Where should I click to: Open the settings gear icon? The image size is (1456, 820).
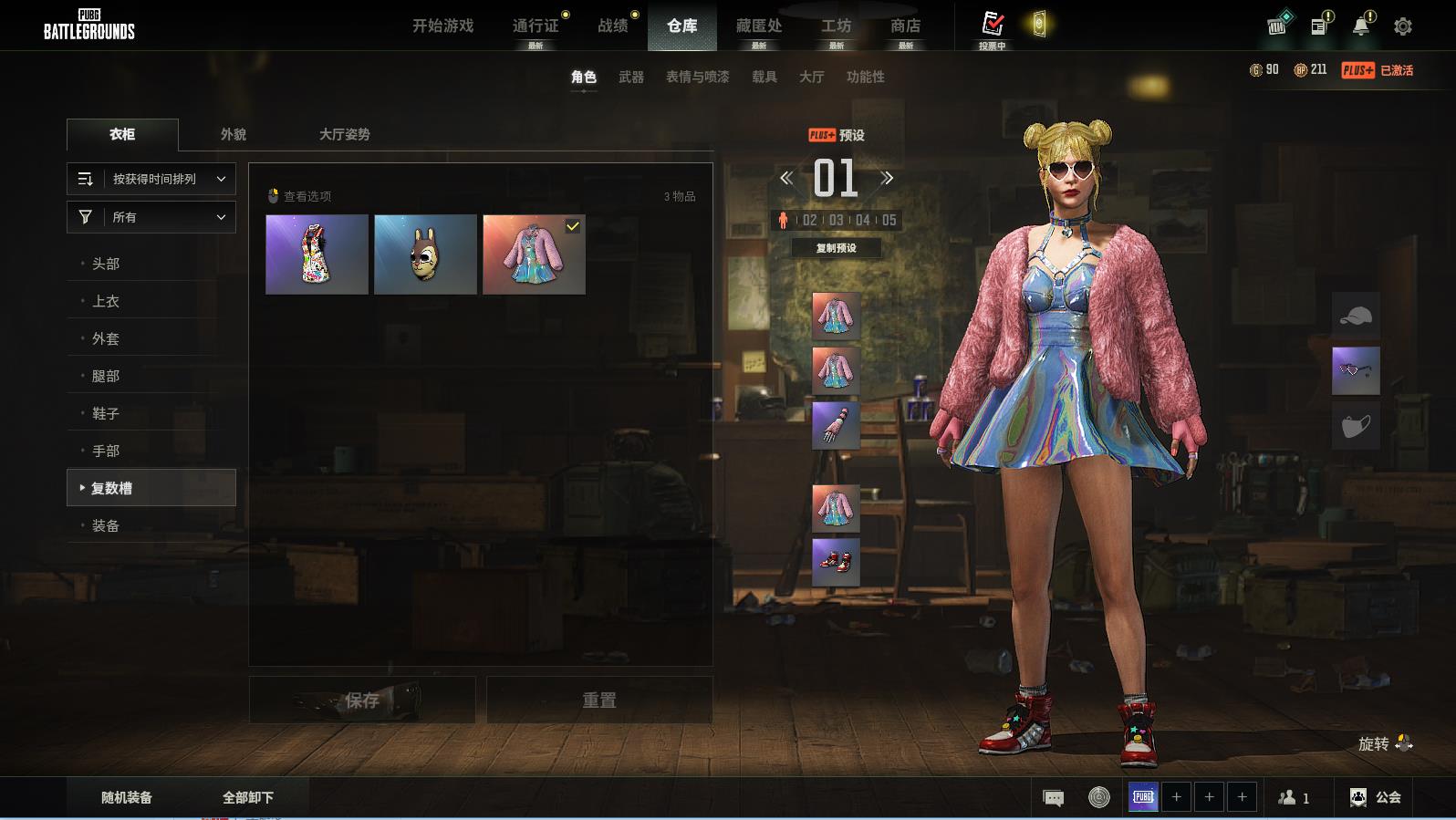[1403, 26]
